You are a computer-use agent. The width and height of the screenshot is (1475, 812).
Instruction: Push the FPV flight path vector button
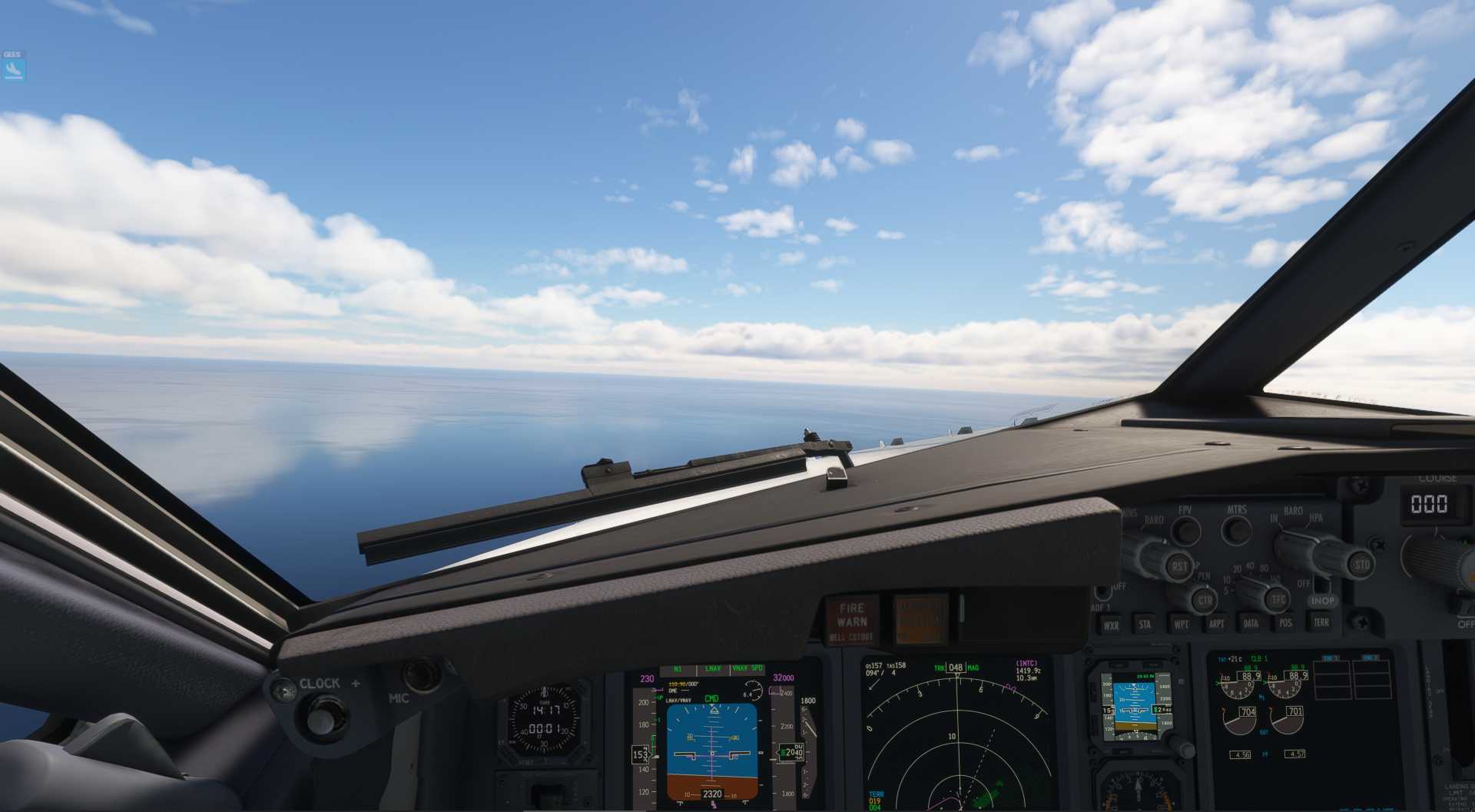(1186, 530)
